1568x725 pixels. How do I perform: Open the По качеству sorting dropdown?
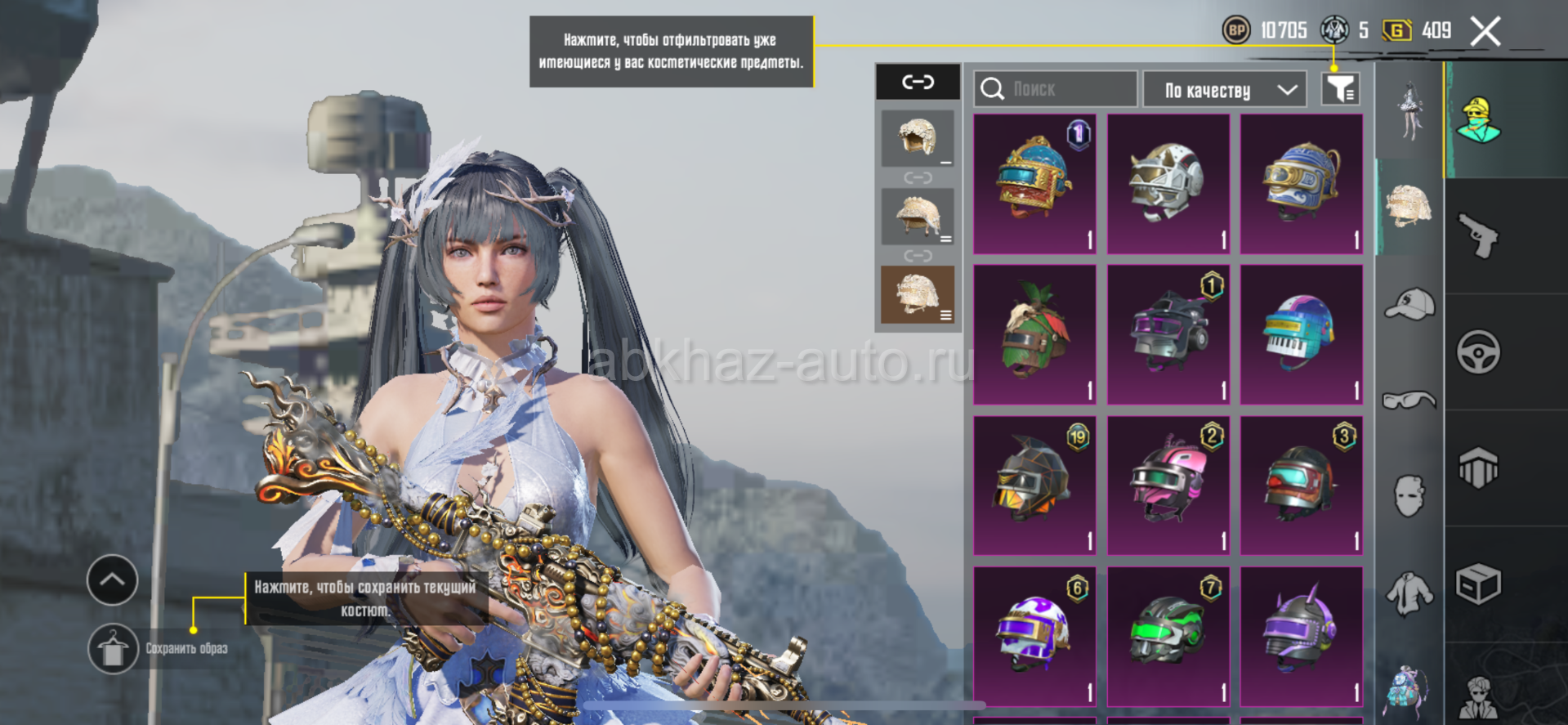point(1230,90)
